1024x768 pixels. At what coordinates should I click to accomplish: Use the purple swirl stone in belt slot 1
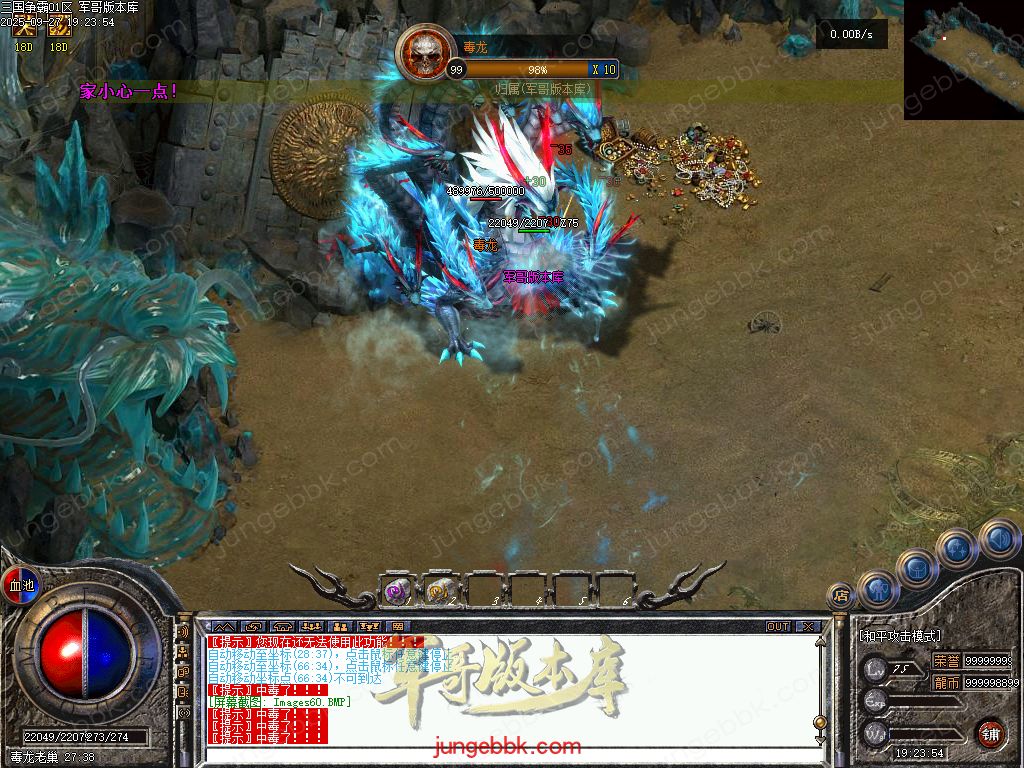click(398, 591)
